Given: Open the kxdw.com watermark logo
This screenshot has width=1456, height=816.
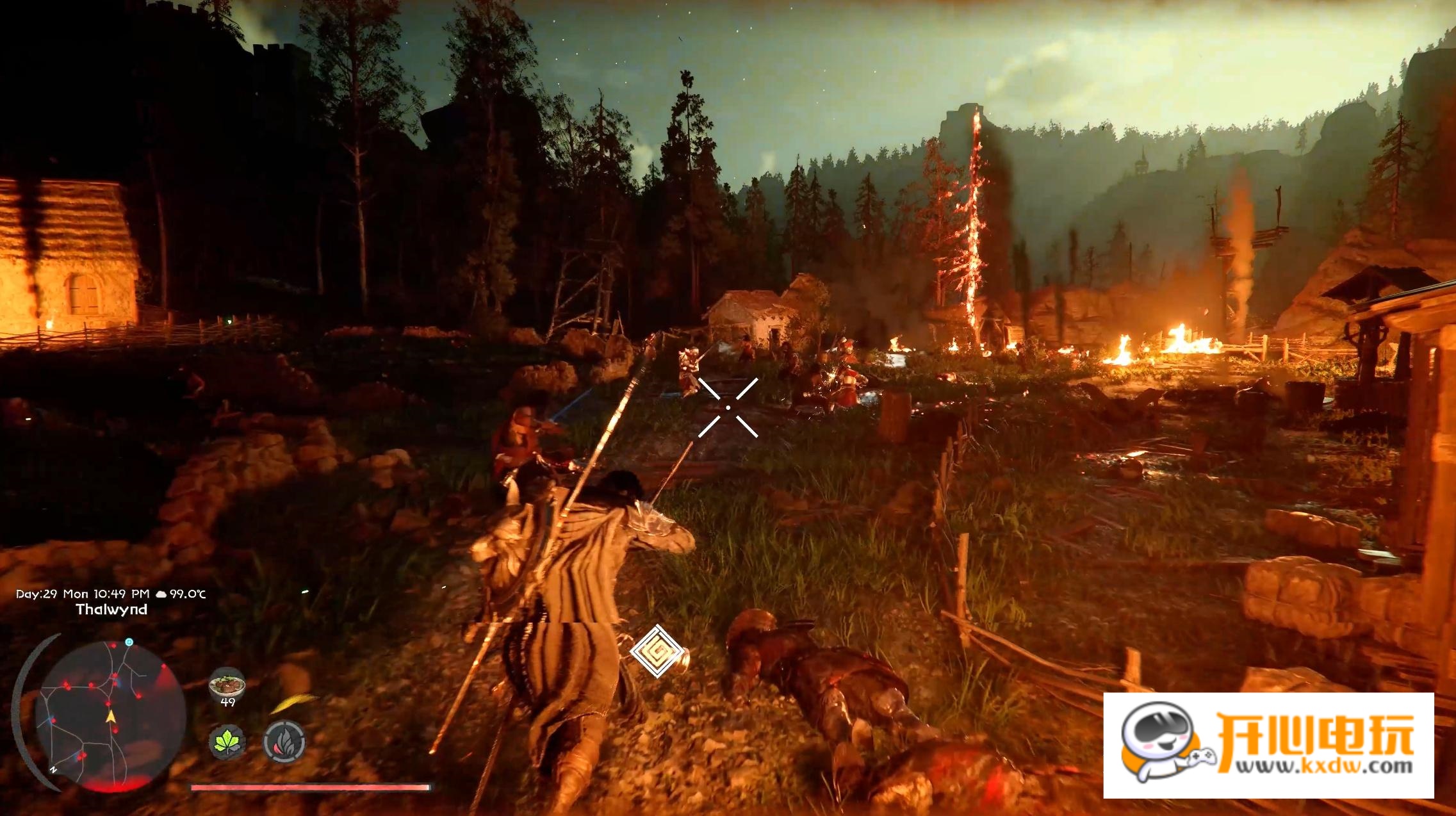Looking at the screenshot, I should point(1268,745).
